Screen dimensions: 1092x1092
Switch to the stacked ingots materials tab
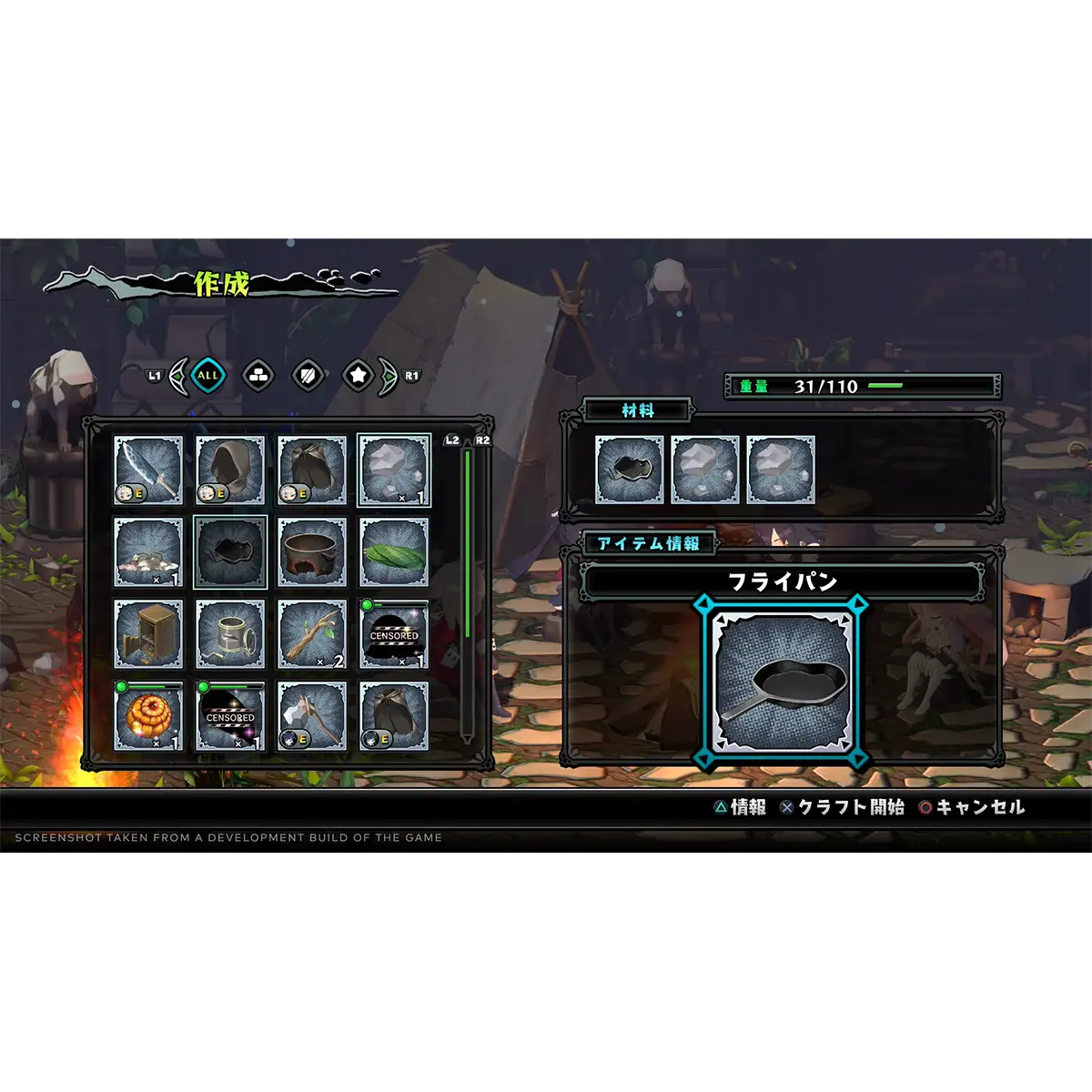click(259, 375)
